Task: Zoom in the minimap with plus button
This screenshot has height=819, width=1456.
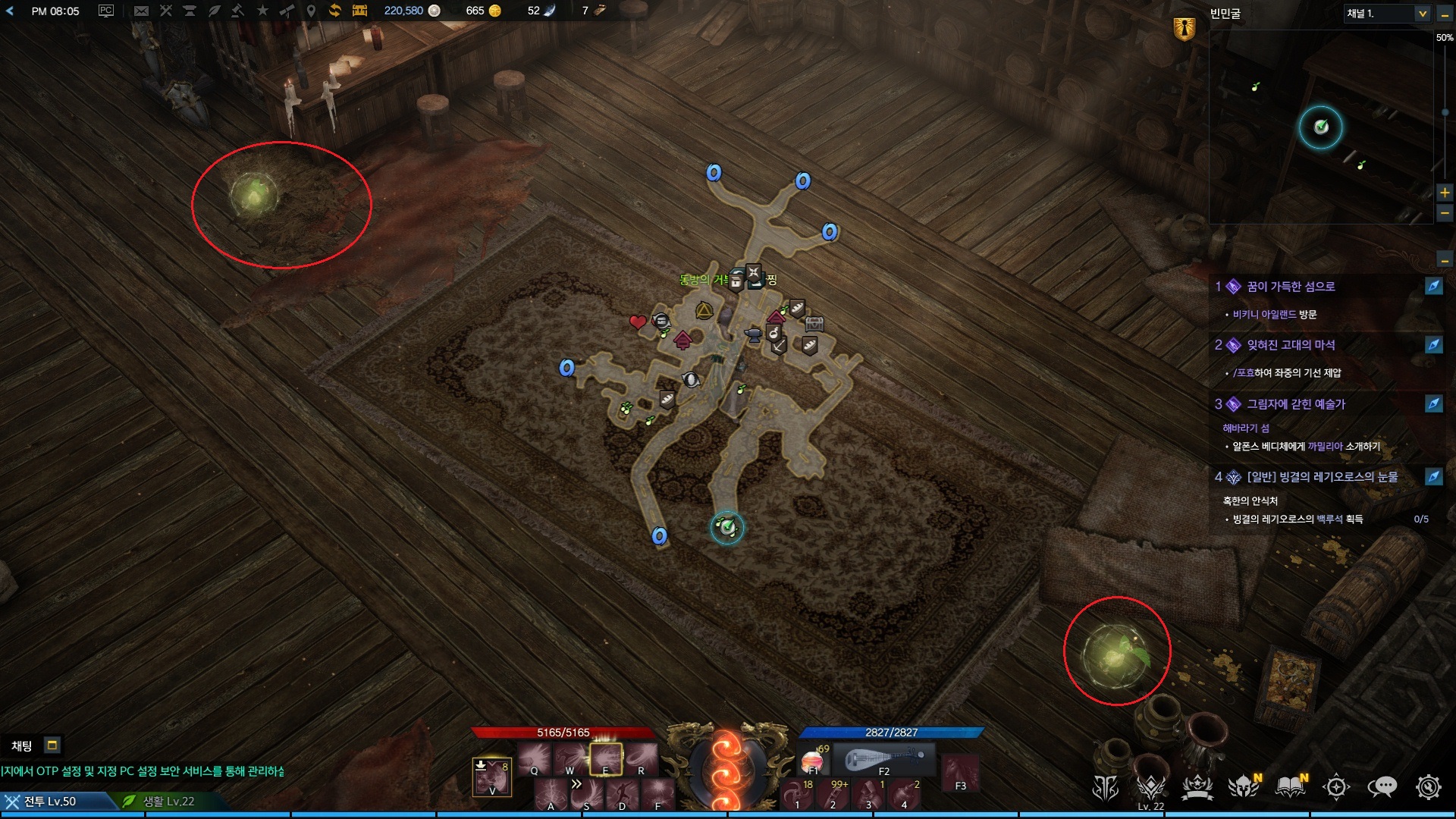Action: 1445,193
